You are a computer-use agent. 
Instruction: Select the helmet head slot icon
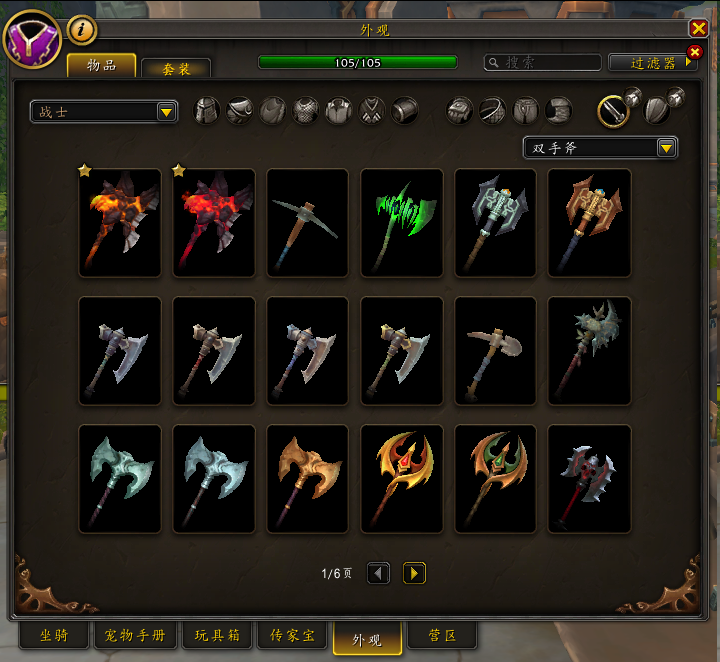click(x=205, y=110)
